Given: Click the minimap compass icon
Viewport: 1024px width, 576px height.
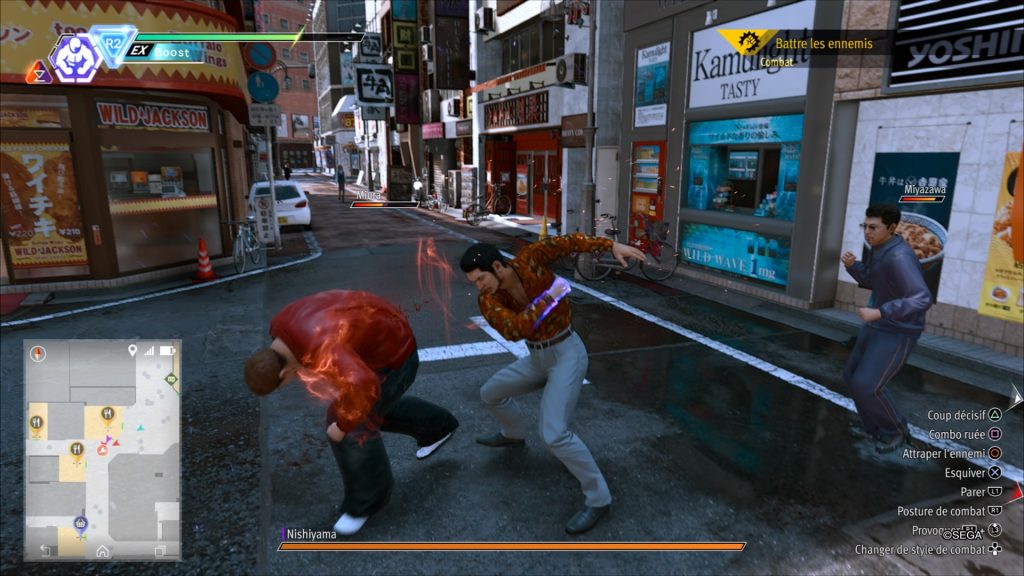Looking at the screenshot, I should 39,353.
